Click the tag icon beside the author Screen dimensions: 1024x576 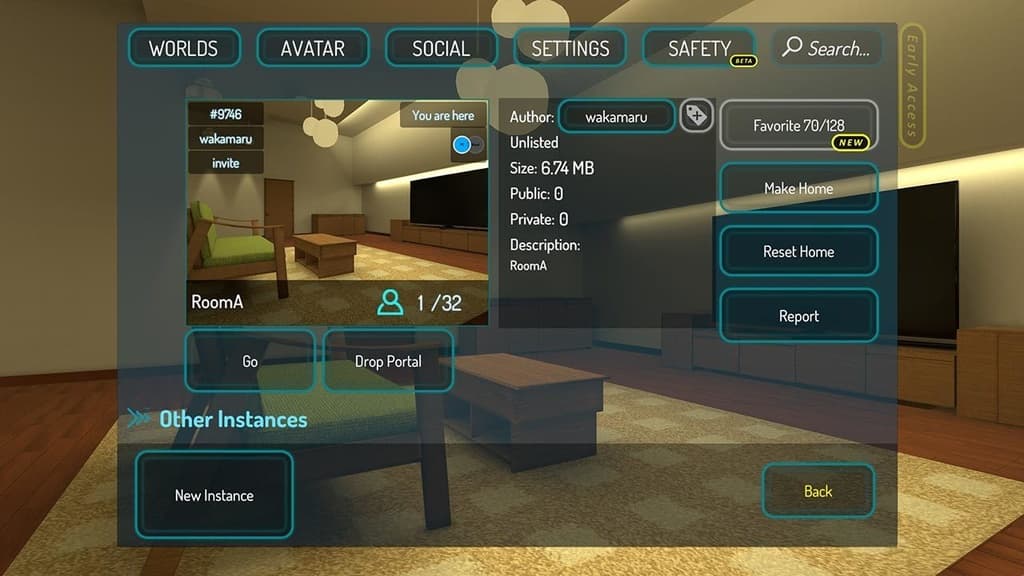click(x=696, y=117)
